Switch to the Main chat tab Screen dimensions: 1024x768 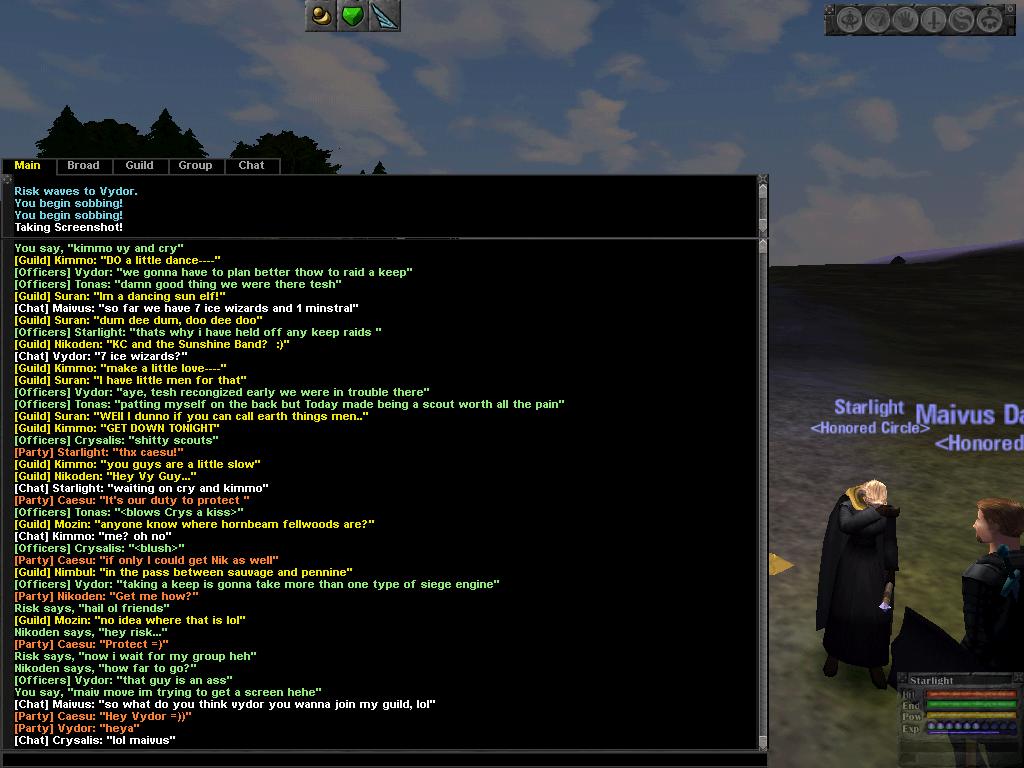[x=28, y=166]
